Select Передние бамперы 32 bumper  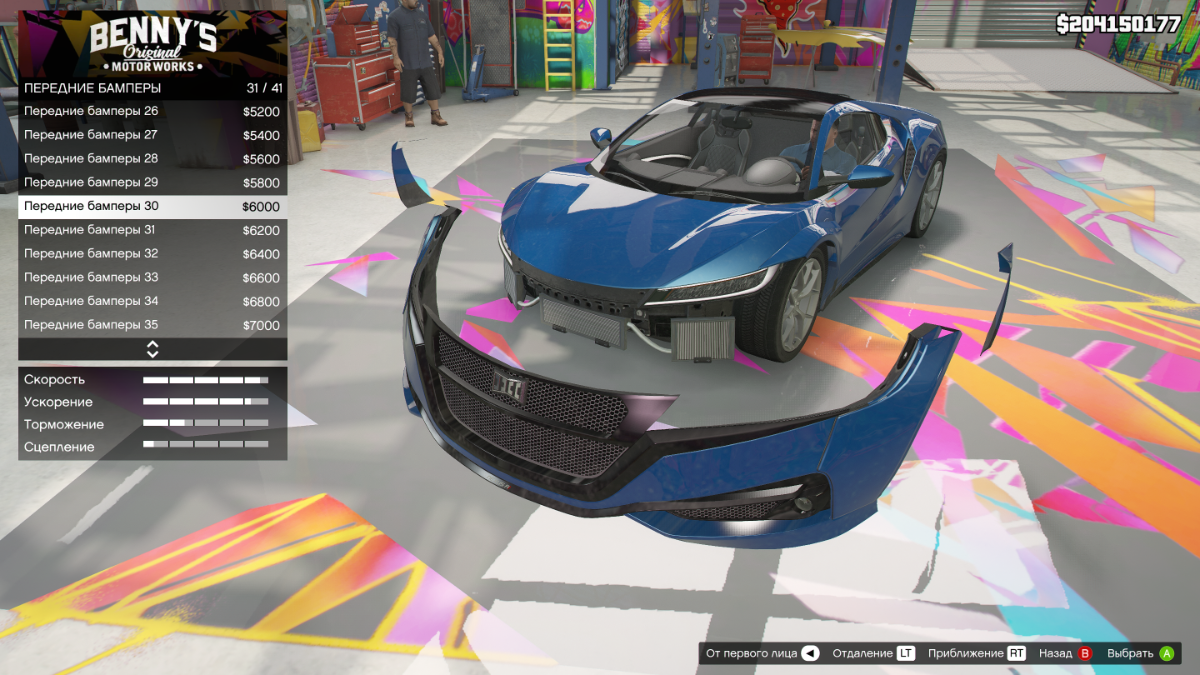(152, 254)
